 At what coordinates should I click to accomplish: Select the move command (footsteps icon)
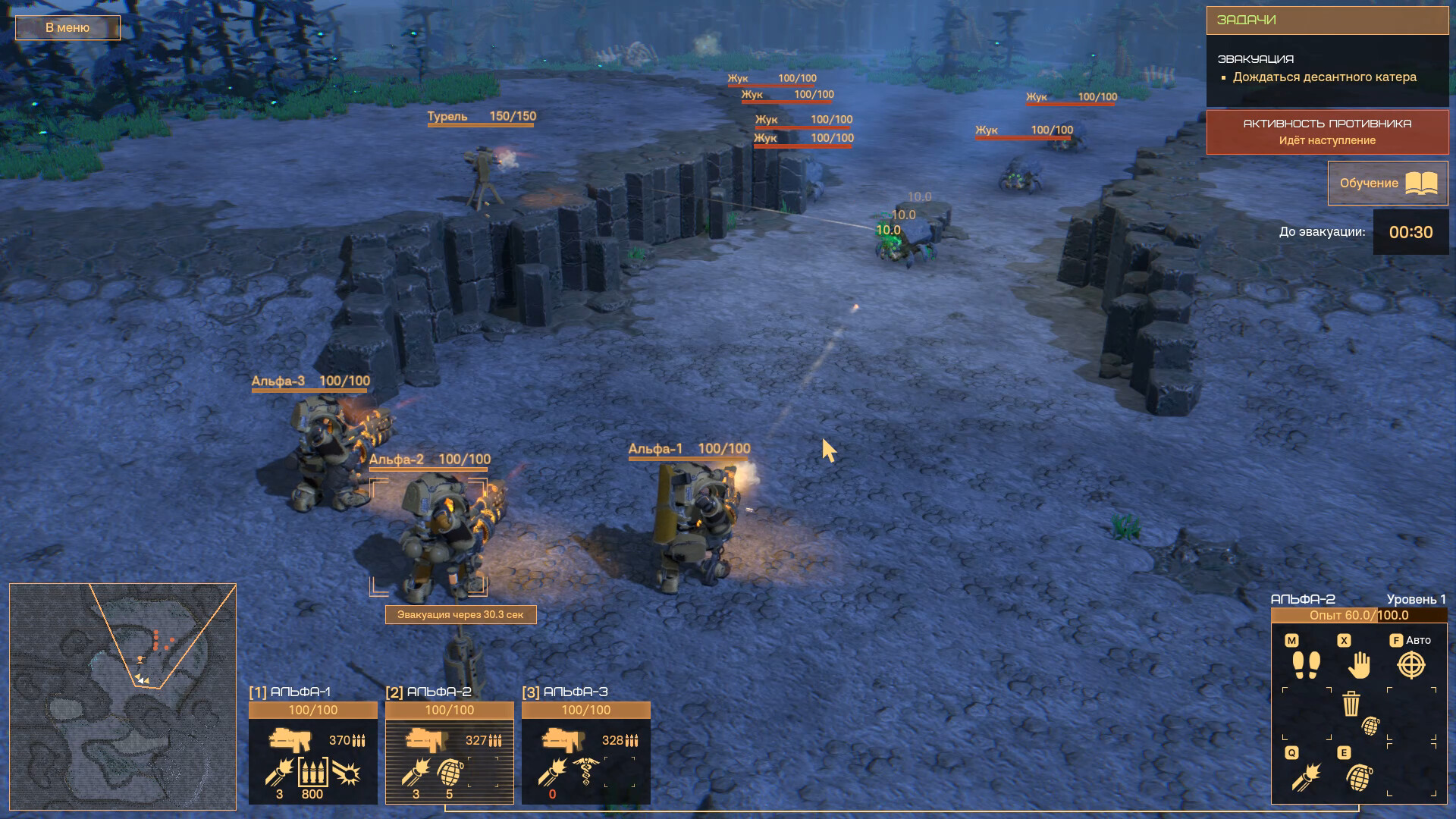point(1306,665)
